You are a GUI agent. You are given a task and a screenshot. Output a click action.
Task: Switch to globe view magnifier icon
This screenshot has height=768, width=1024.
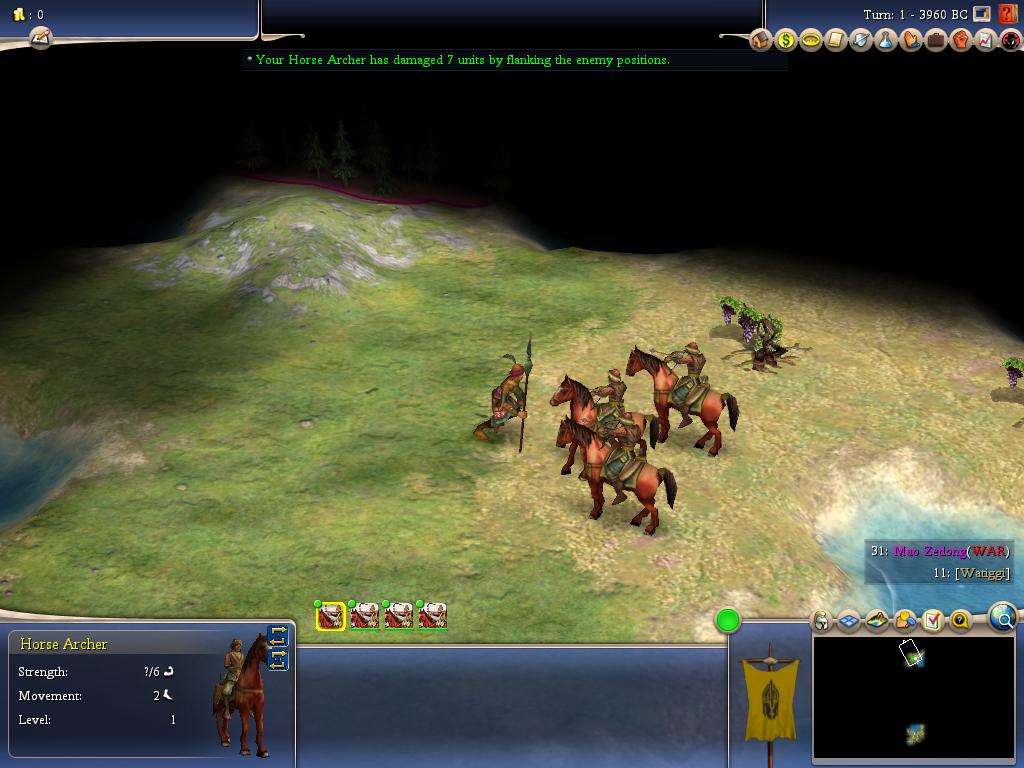point(1003,619)
